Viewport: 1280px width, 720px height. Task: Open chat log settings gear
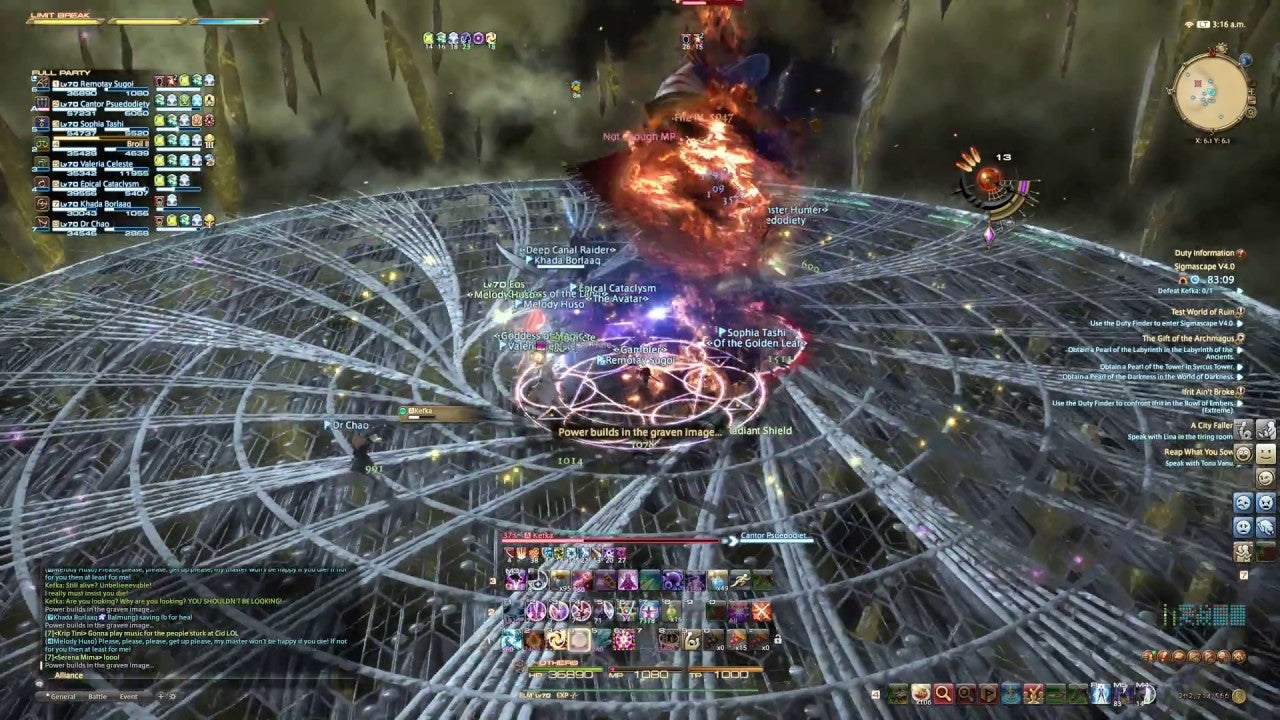click(173, 696)
